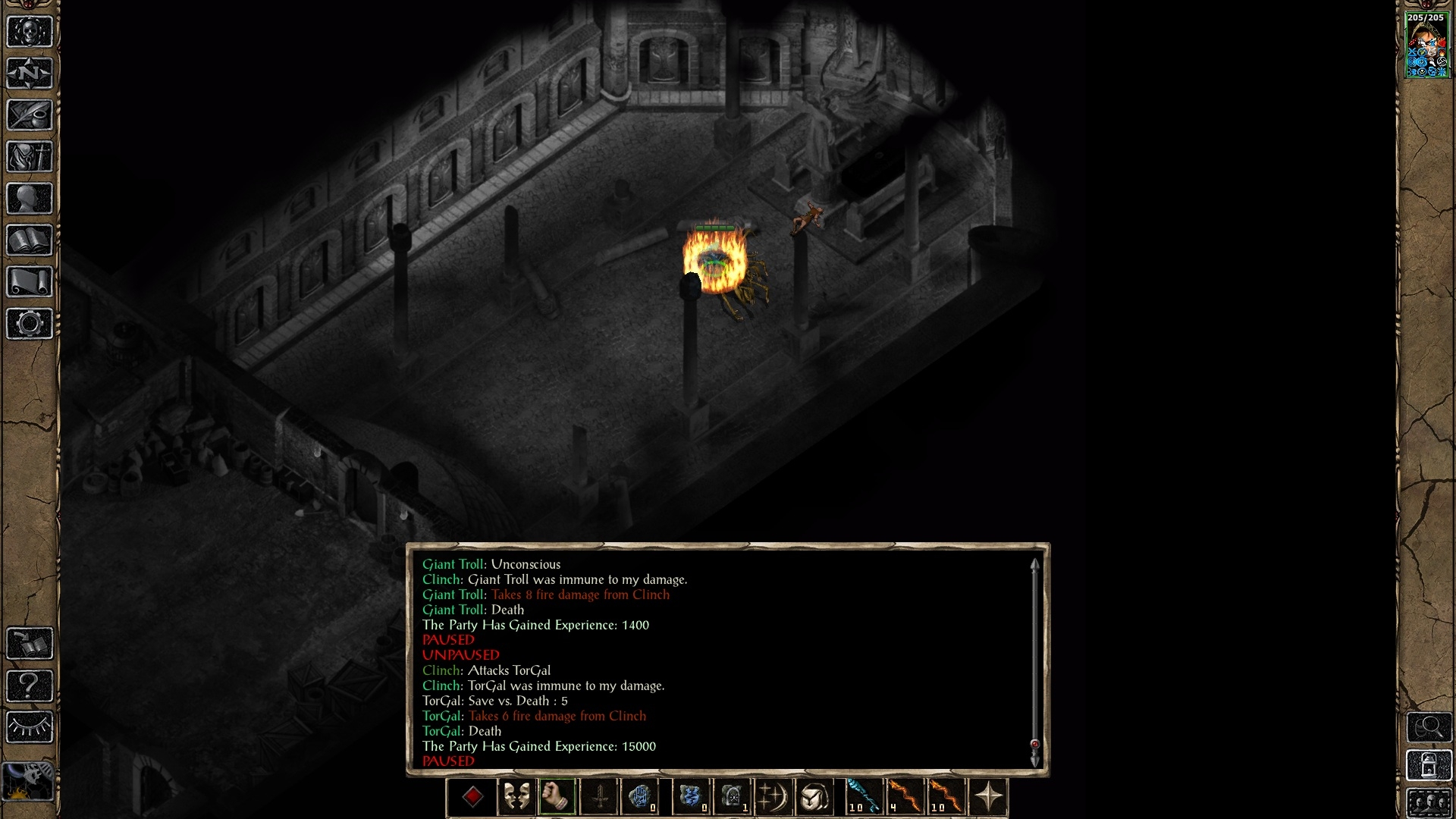Open the journal quill and inkwell button

pos(30,115)
